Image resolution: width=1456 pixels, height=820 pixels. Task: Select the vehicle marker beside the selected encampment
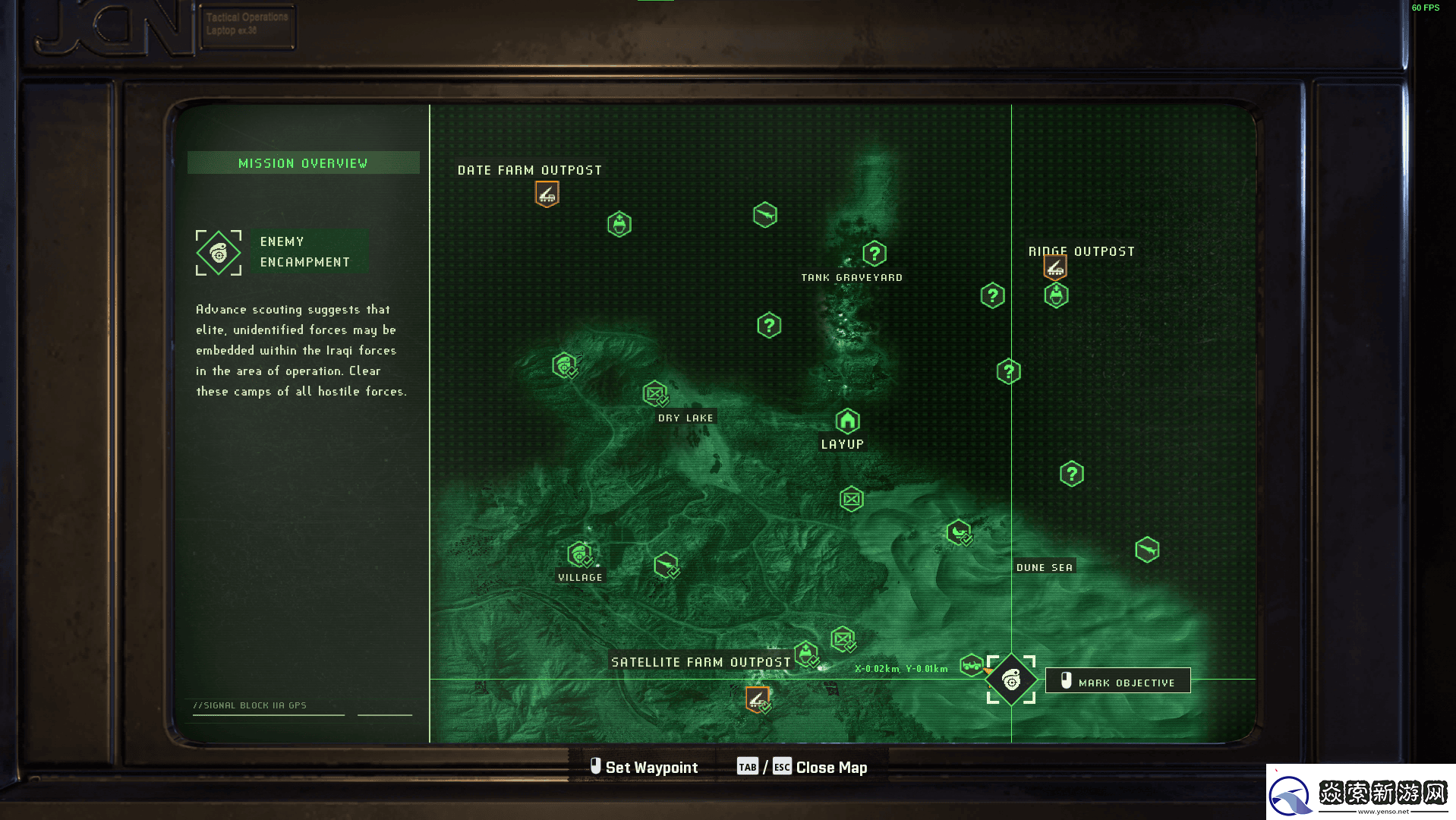pos(971,665)
